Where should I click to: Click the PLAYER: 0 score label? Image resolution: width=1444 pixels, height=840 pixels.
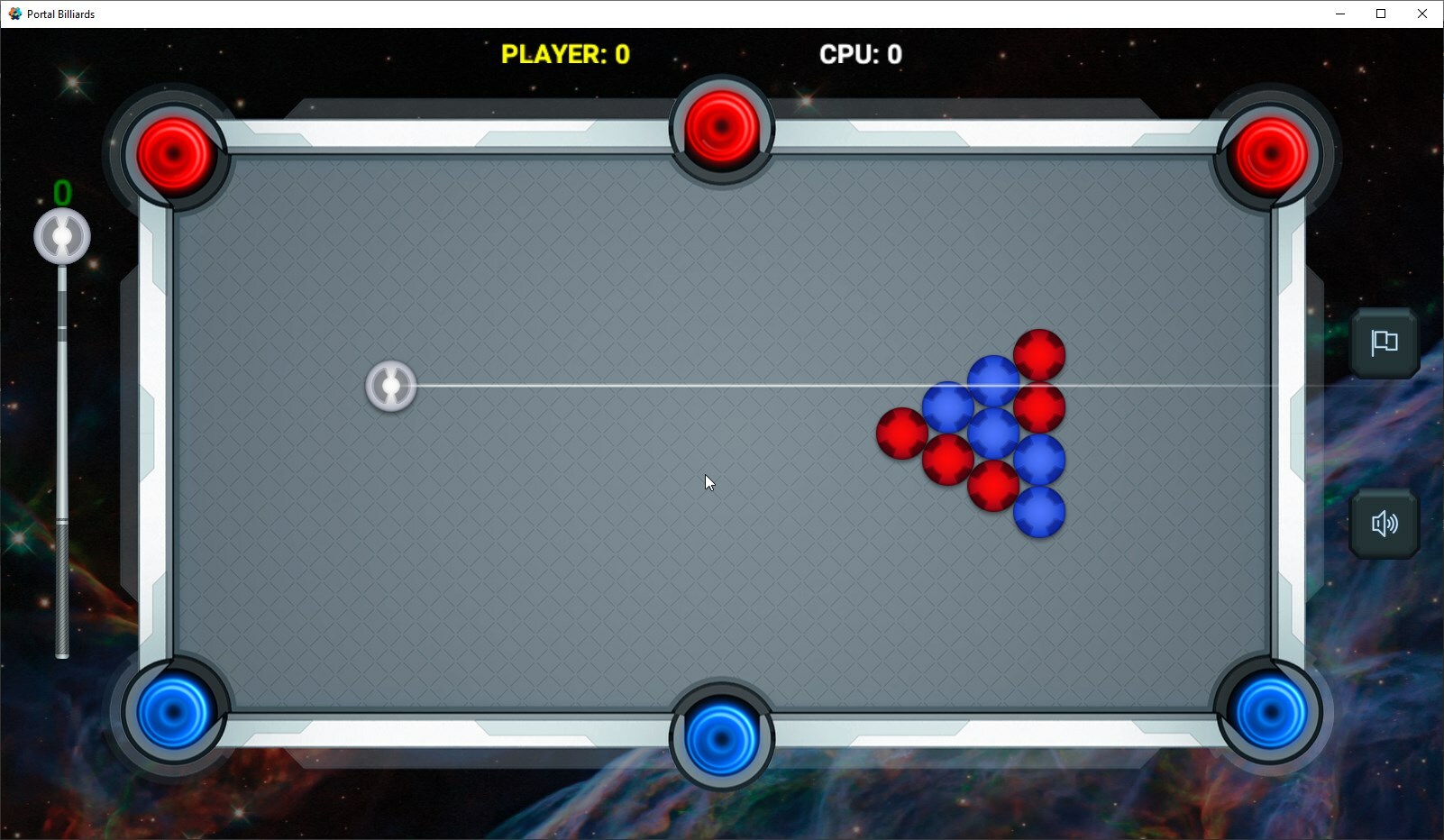click(566, 54)
